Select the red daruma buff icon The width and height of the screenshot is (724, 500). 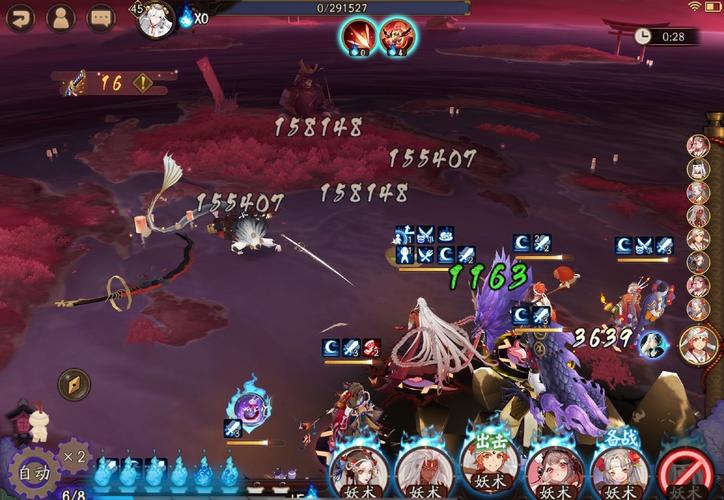point(398,36)
